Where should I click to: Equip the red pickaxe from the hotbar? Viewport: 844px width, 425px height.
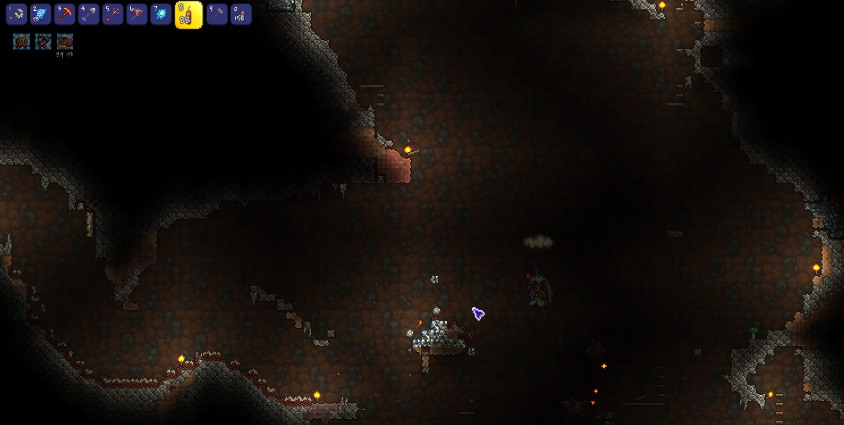[64, 14]
